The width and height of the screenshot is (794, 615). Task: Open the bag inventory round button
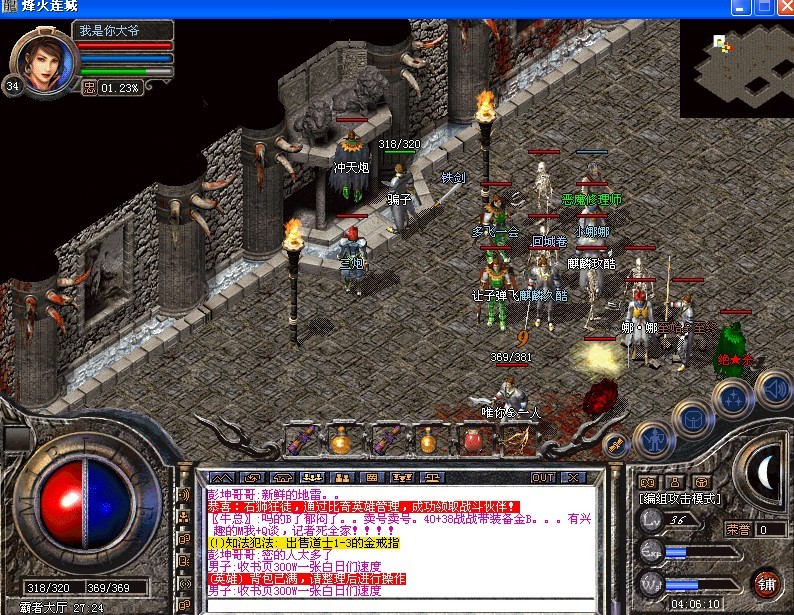[x=693, y=421]
